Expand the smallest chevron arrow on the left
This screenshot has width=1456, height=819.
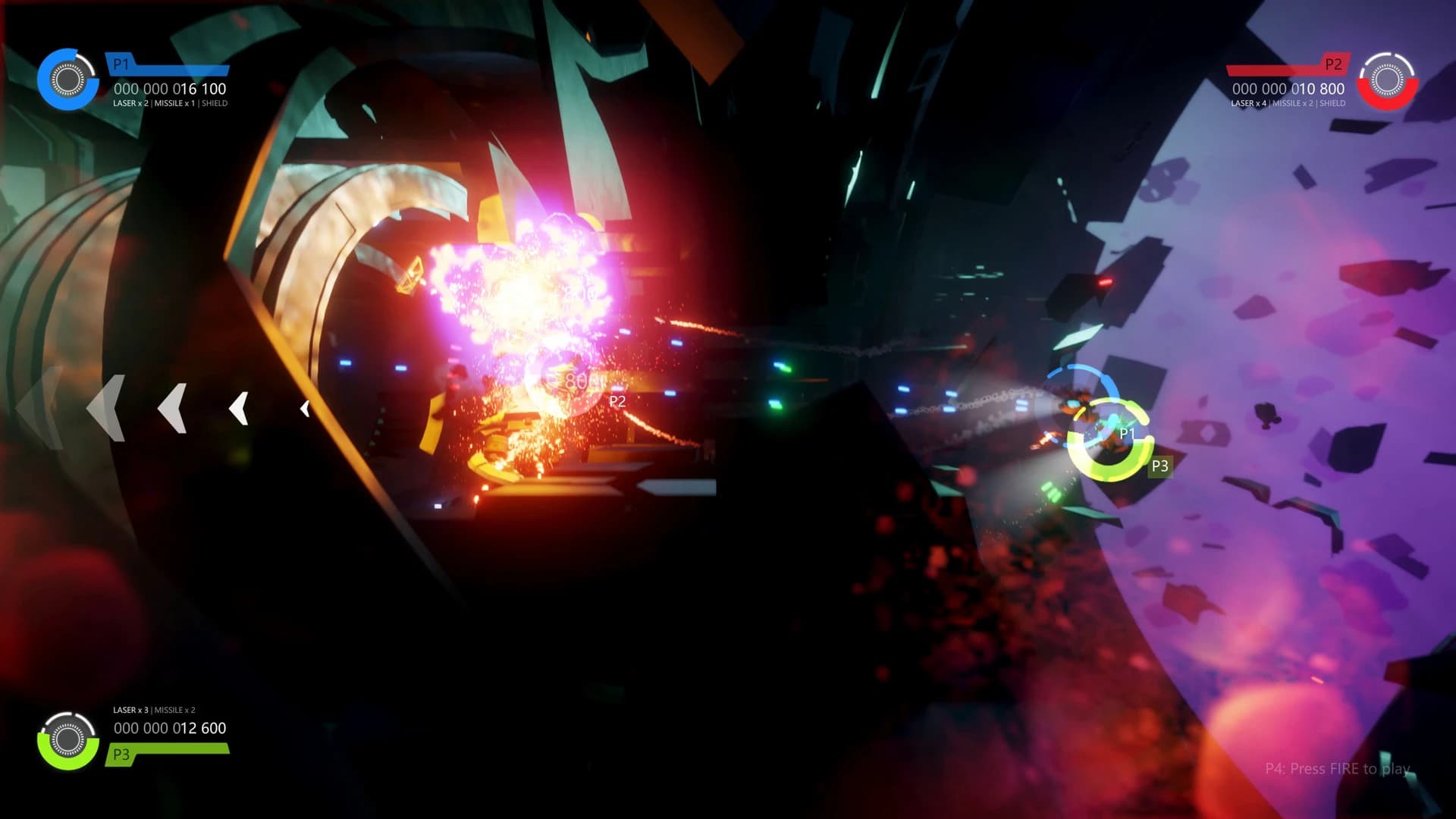coord(306,407)
